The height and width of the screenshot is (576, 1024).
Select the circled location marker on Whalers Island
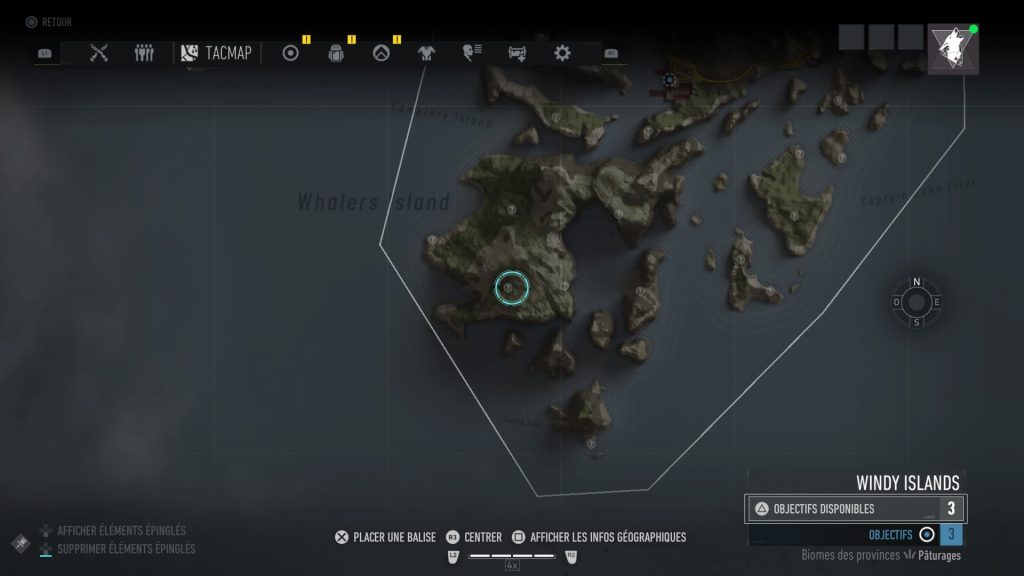pos(510,288)
